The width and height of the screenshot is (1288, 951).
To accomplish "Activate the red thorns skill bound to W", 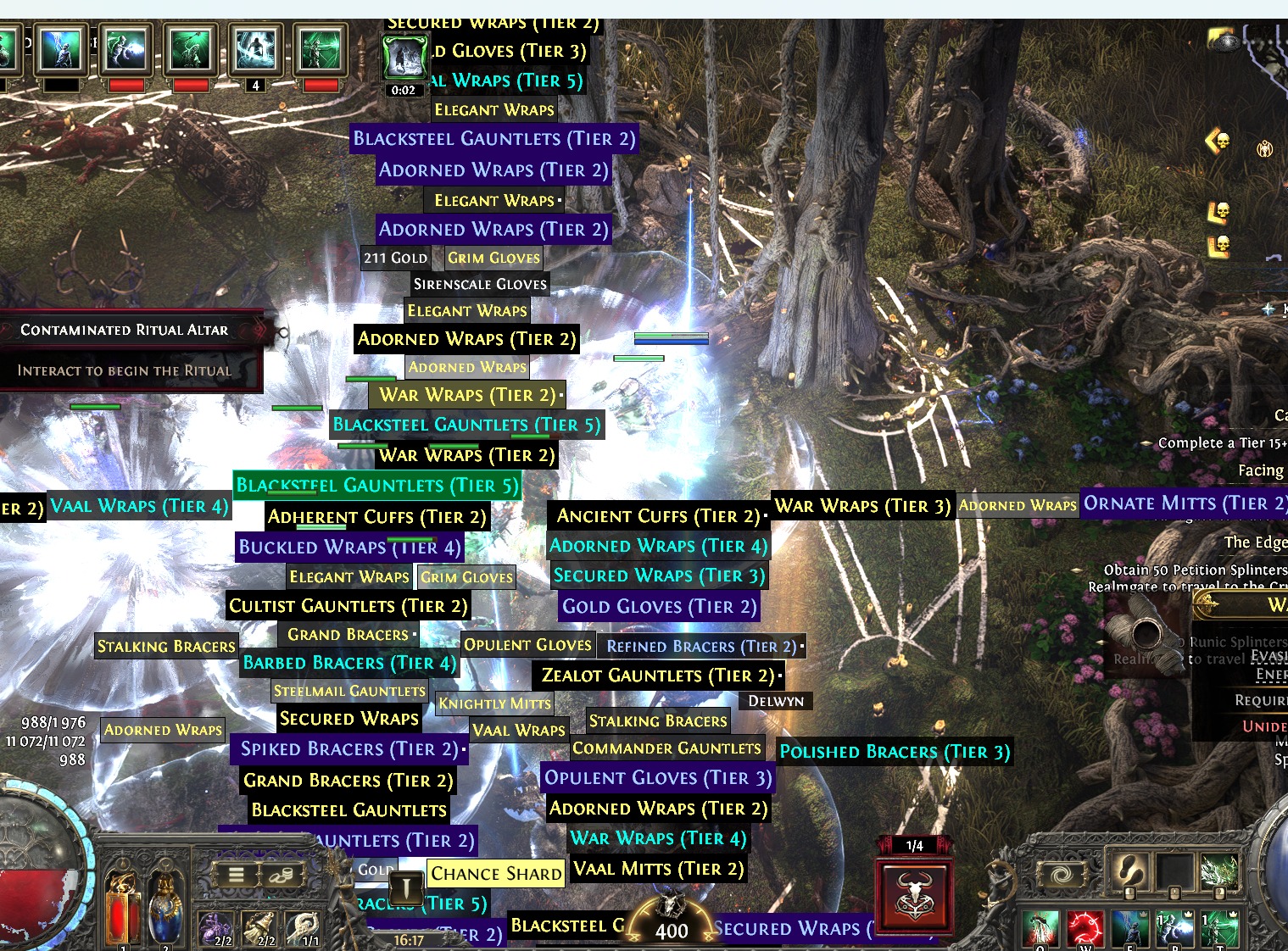I will click(x=1085, y=928).
